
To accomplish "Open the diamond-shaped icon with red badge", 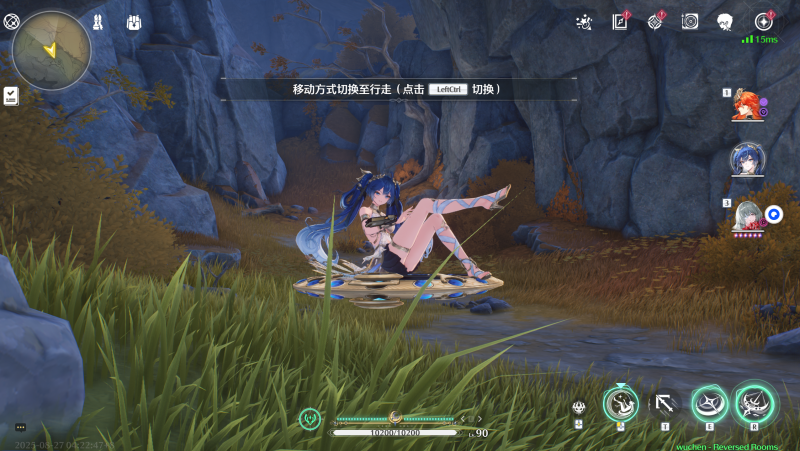I will point(655,21).
